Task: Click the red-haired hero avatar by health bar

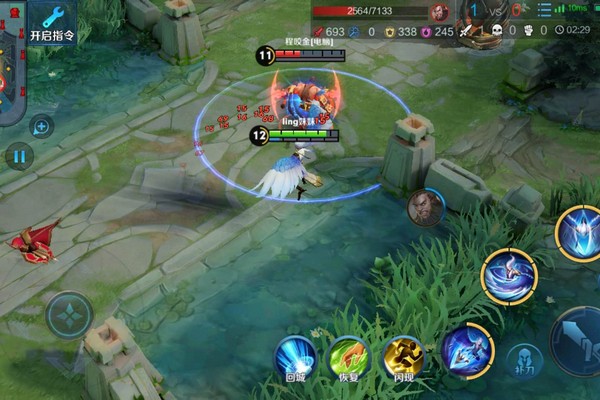Action: pyautogui.click(x=439, y=12)
